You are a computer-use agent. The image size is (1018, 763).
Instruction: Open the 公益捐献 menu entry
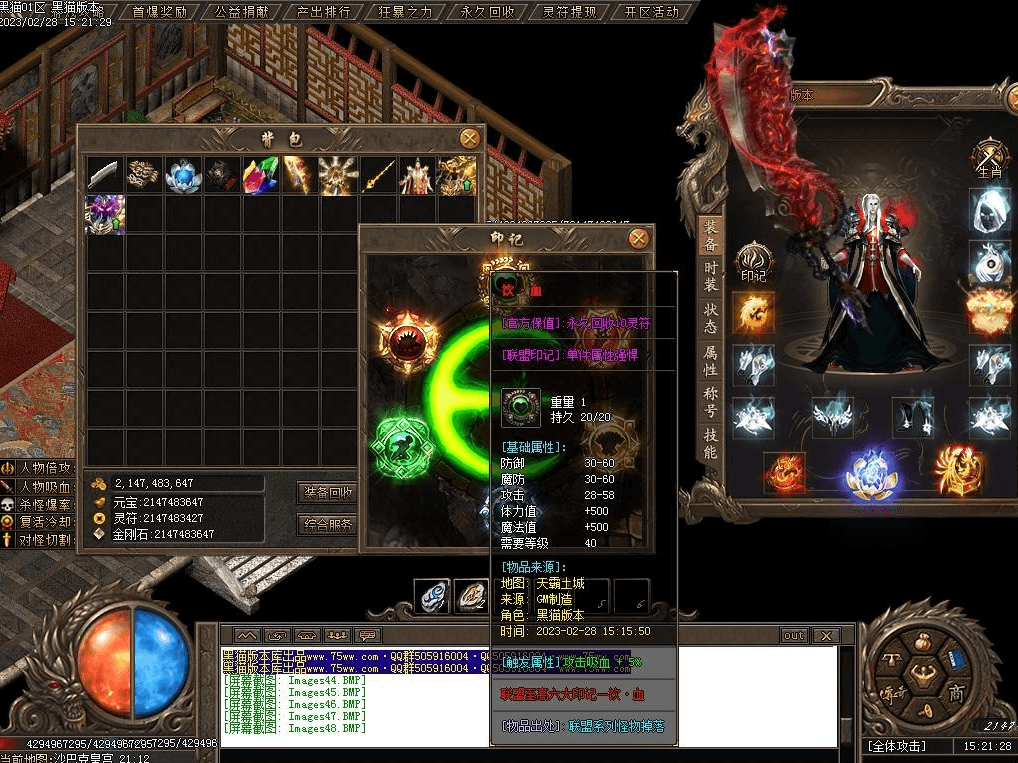241,12
